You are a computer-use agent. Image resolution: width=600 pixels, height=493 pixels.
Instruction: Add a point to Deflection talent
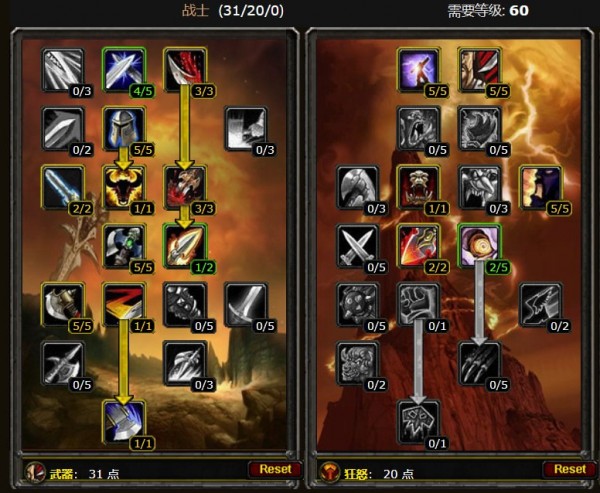click(124, 68)
